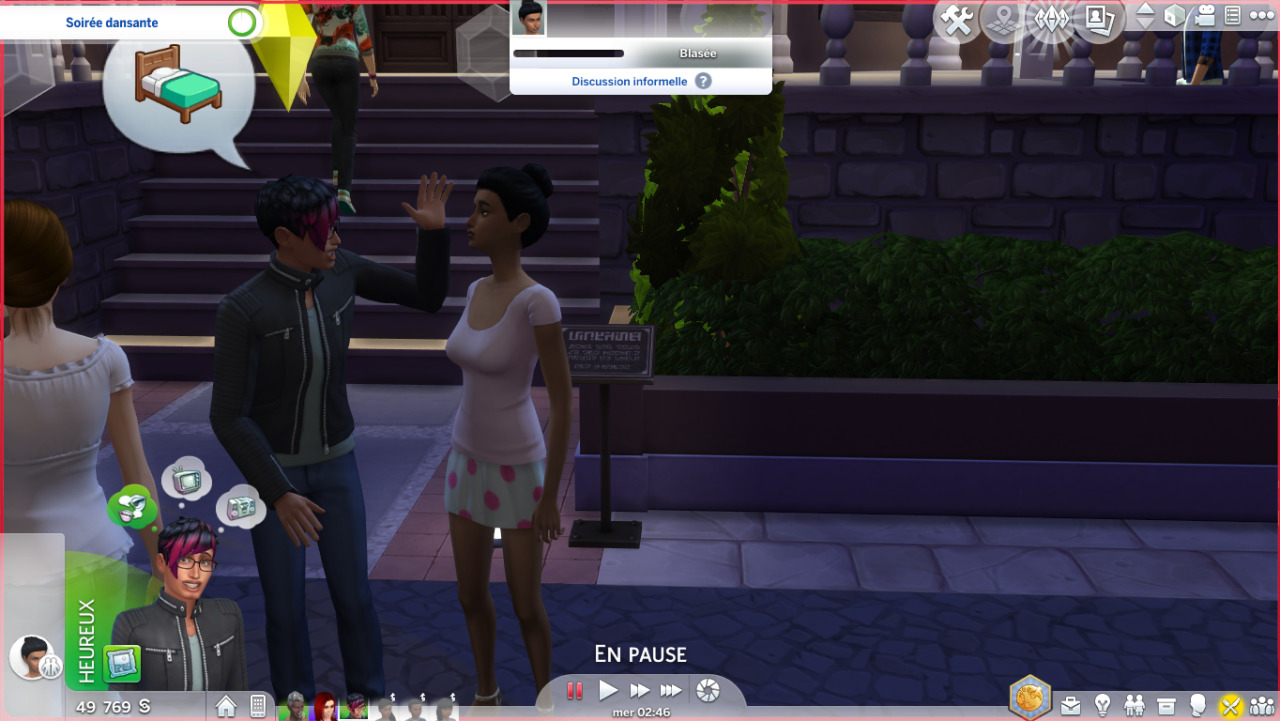
Task: Select the red-haired Sim portrait in household bar
Action: click(325, 707)
